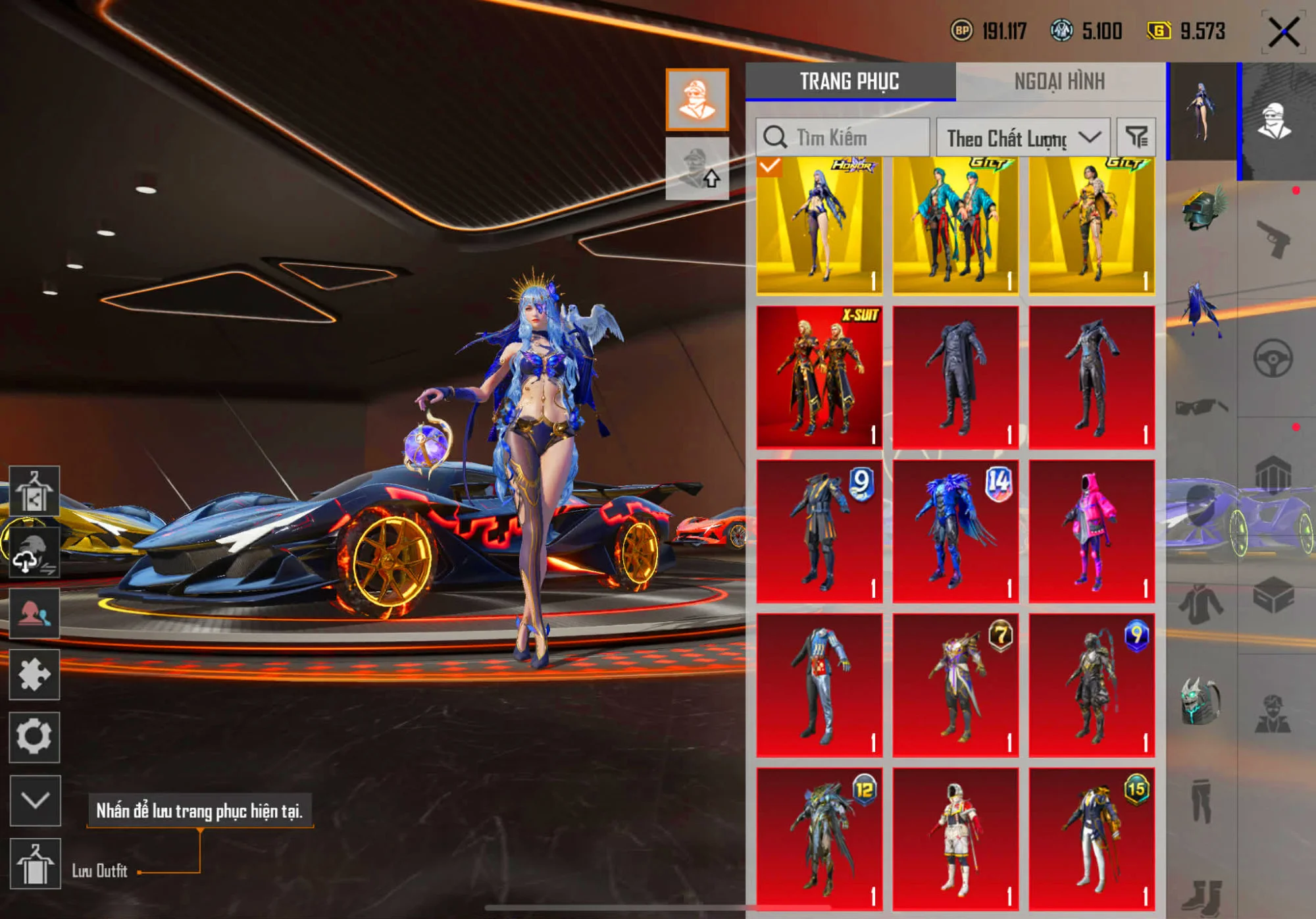Switch to the NGOẠI HÌNH tab
Screen dimensions: 1316x919
pos(1059,82)
